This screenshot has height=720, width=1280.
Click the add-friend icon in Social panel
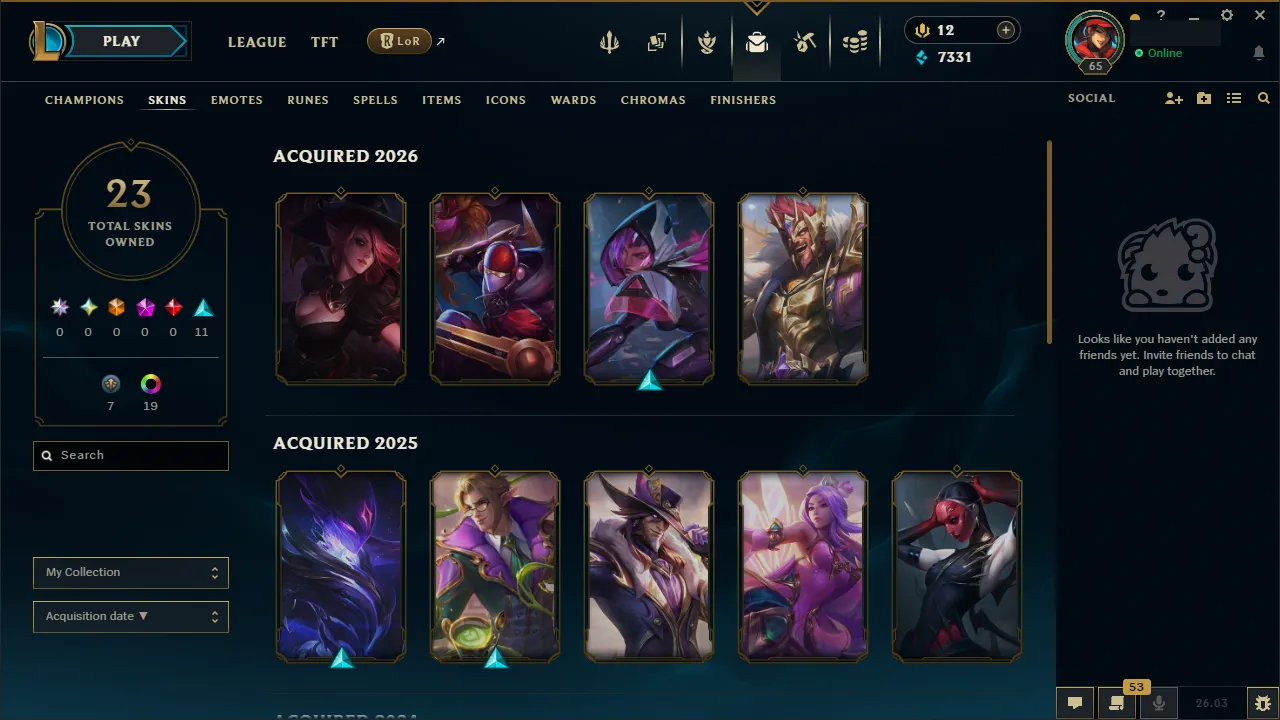(x=1173, y=98)
